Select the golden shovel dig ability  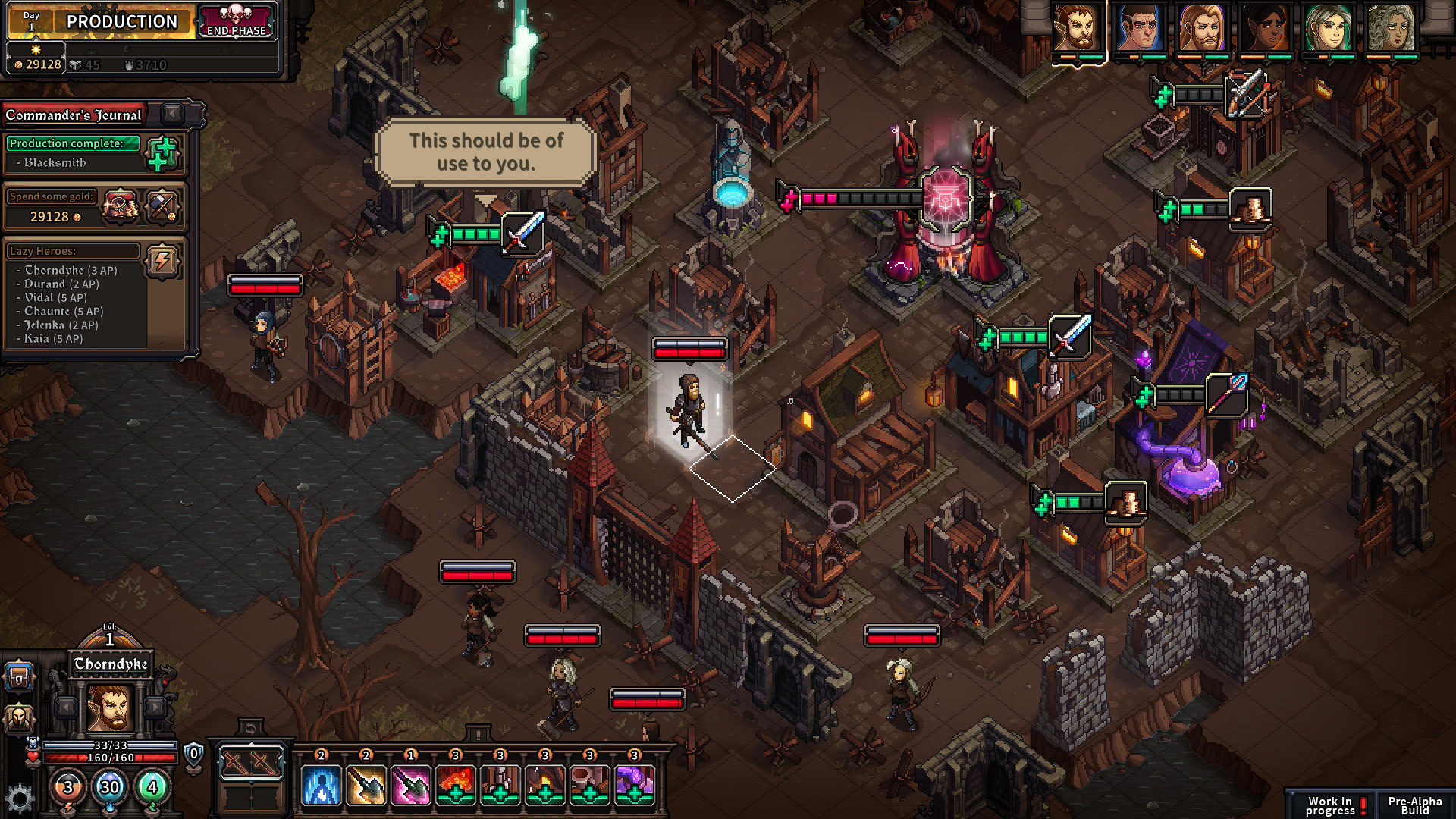click(366, 783)
